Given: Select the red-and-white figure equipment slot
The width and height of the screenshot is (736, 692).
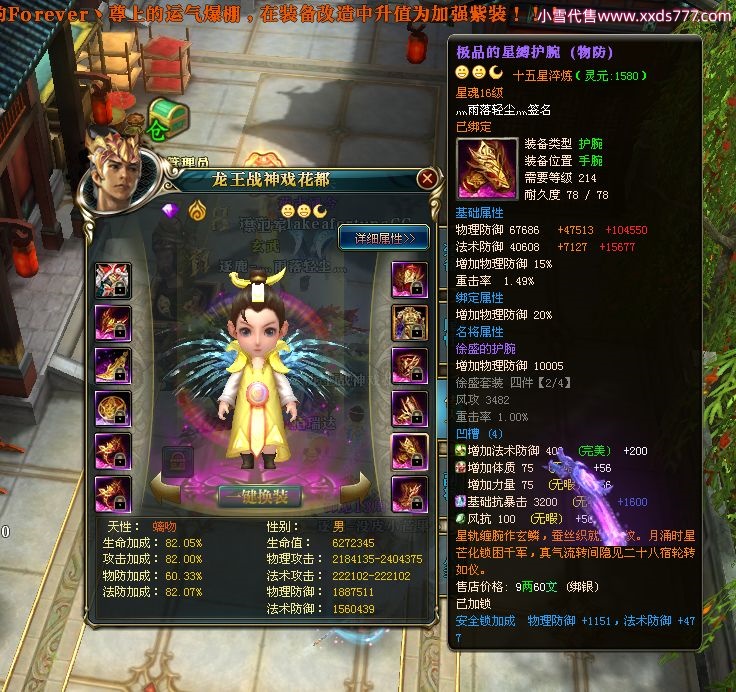Looking at the screenshot, I should (112, 280).
